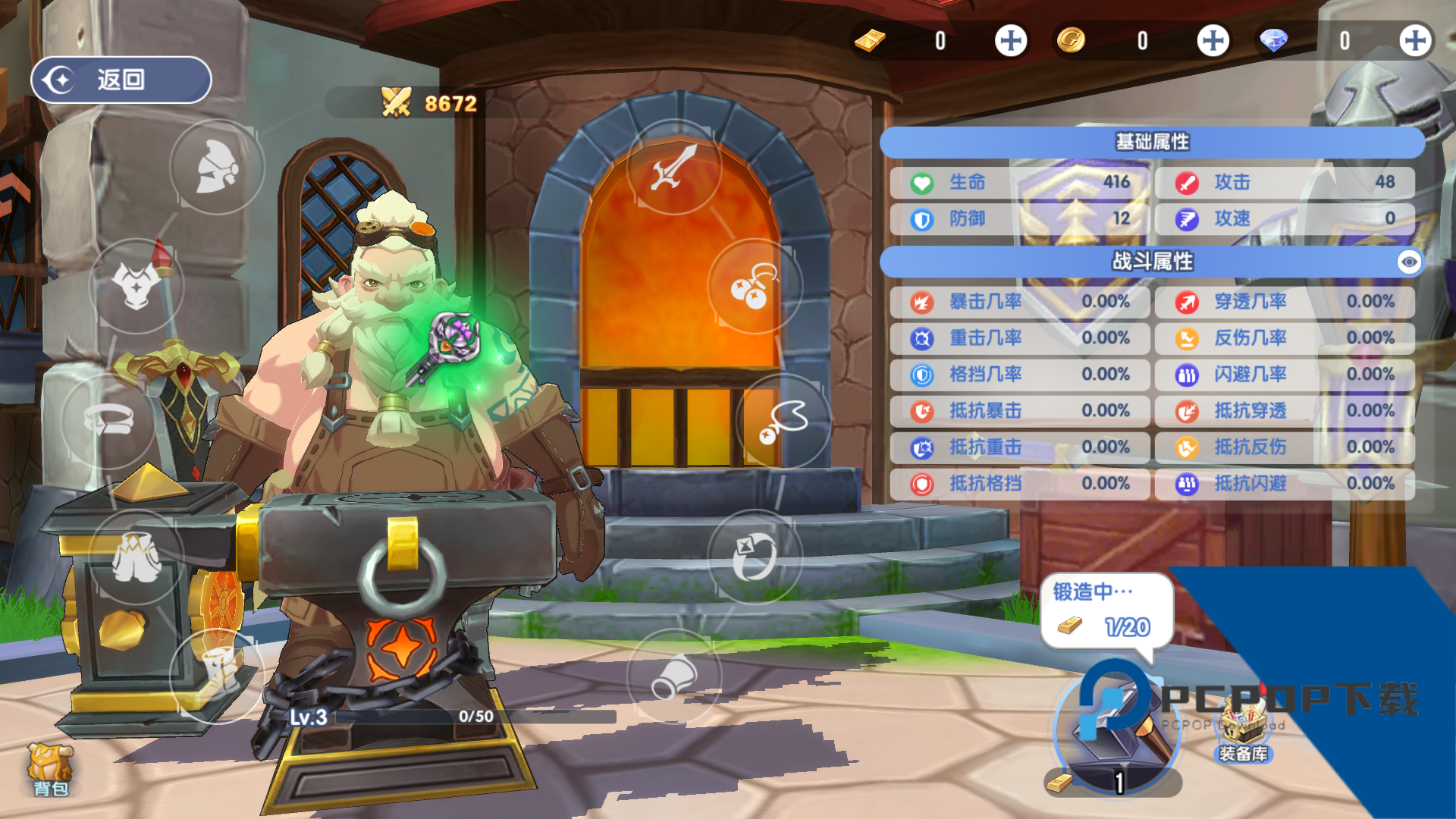This screenshot has width=1456, height=819.
Task: Open the 背包 backpack
Action: coord(50,768)
